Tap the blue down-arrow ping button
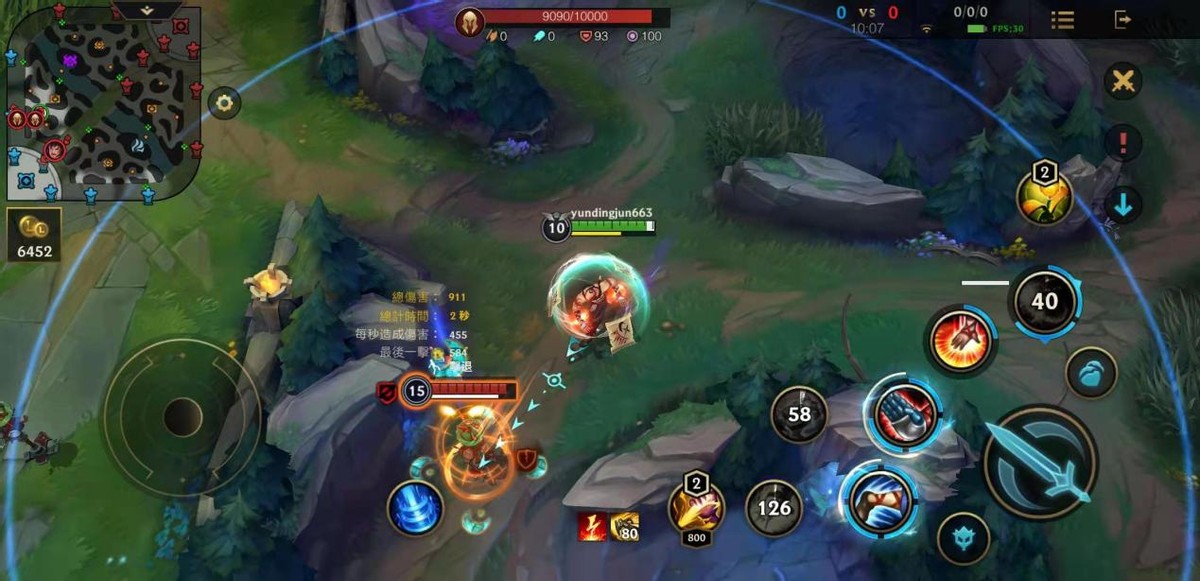Viewport: 1200px width, 581px height. [x=1123, y=205]
